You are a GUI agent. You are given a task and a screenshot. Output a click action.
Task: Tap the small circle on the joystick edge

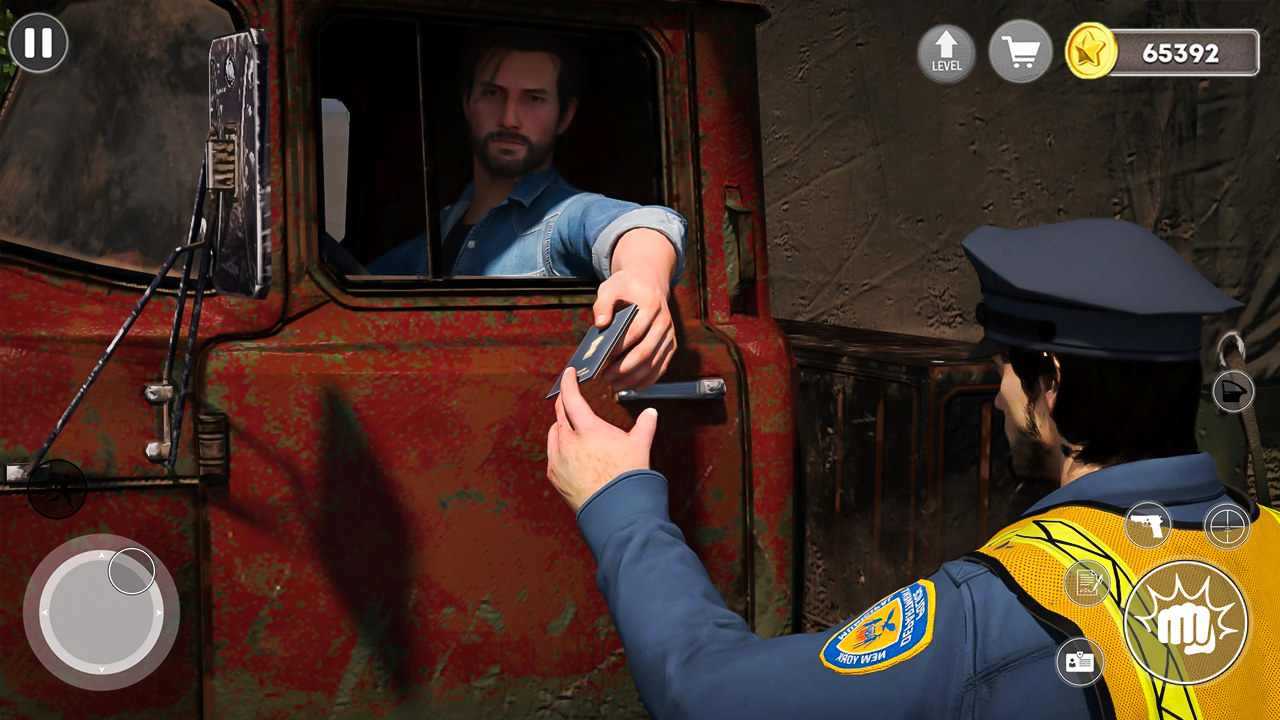(131, 570)
